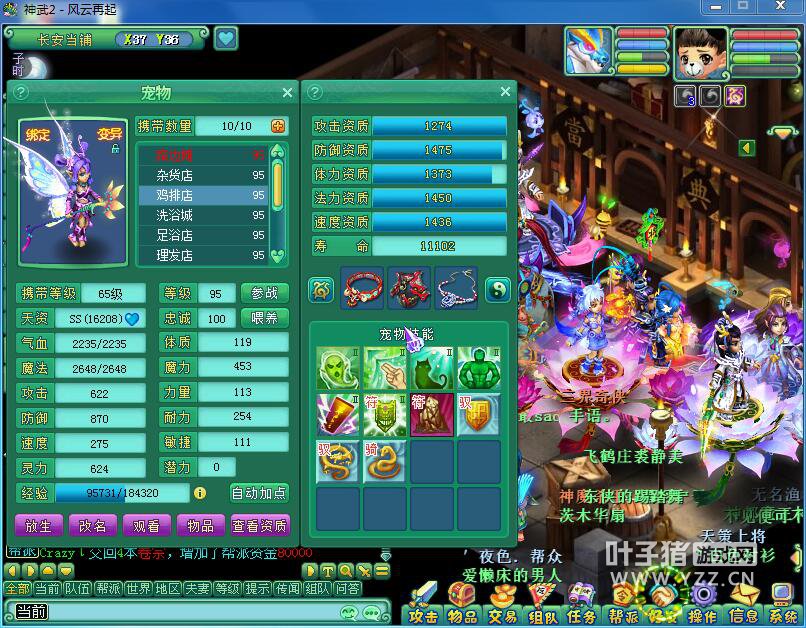Increase pet carry capacity with plus button
Screen dimensions: 806x628
tap(278, 126)
